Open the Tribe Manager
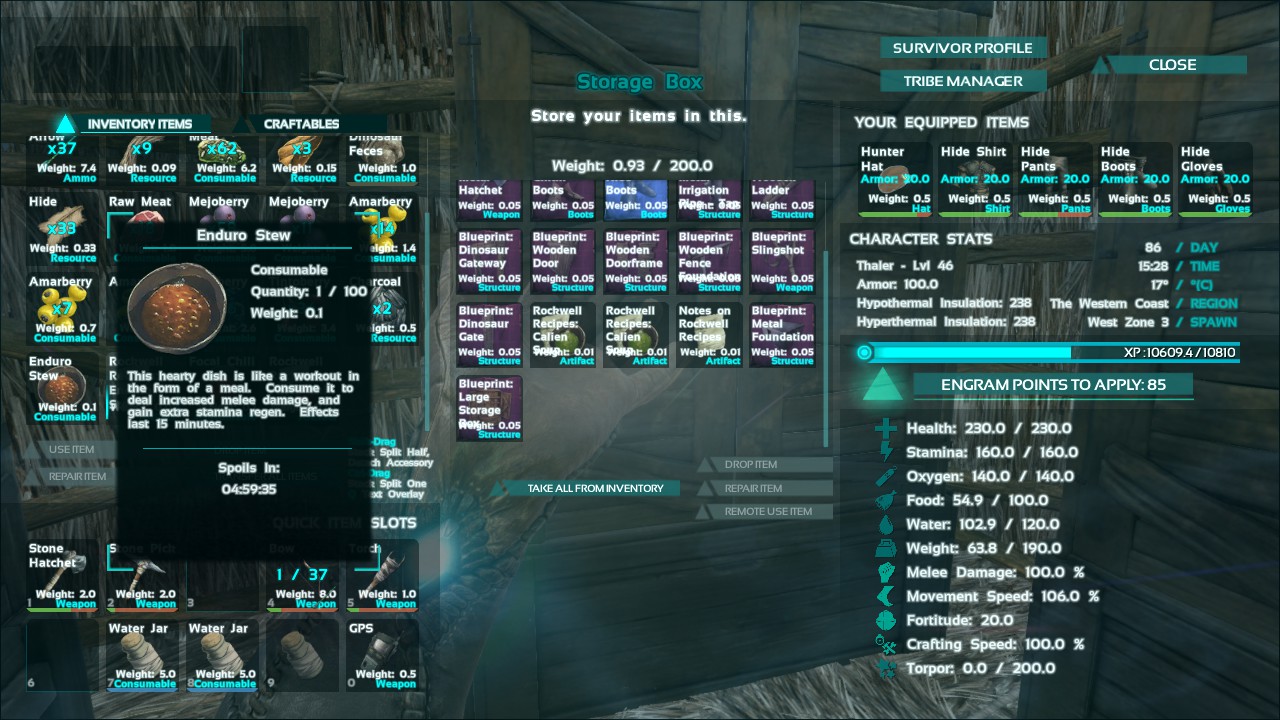This screenshot has width=1280, height=720. [x=963, y=81]
